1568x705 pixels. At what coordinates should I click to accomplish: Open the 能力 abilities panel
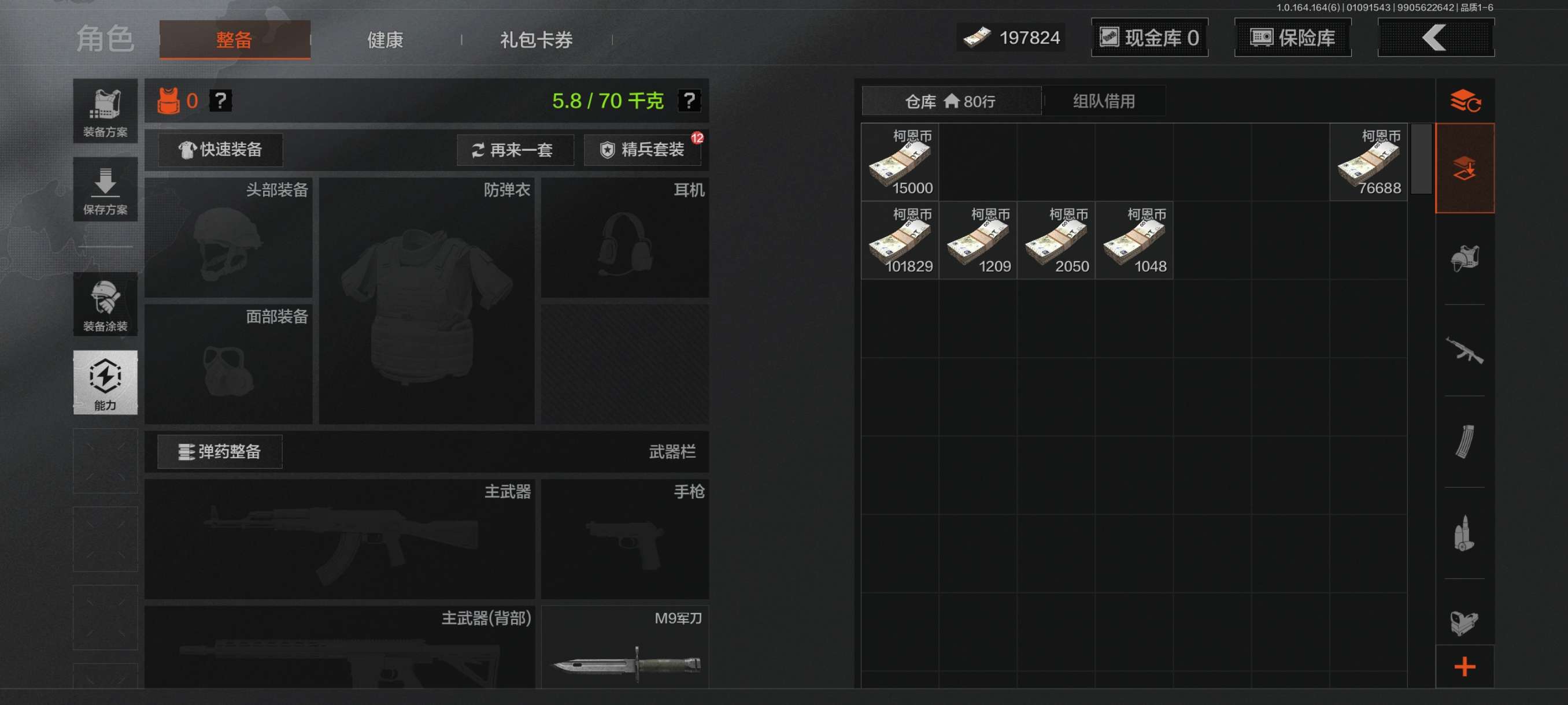coord(105,382)
